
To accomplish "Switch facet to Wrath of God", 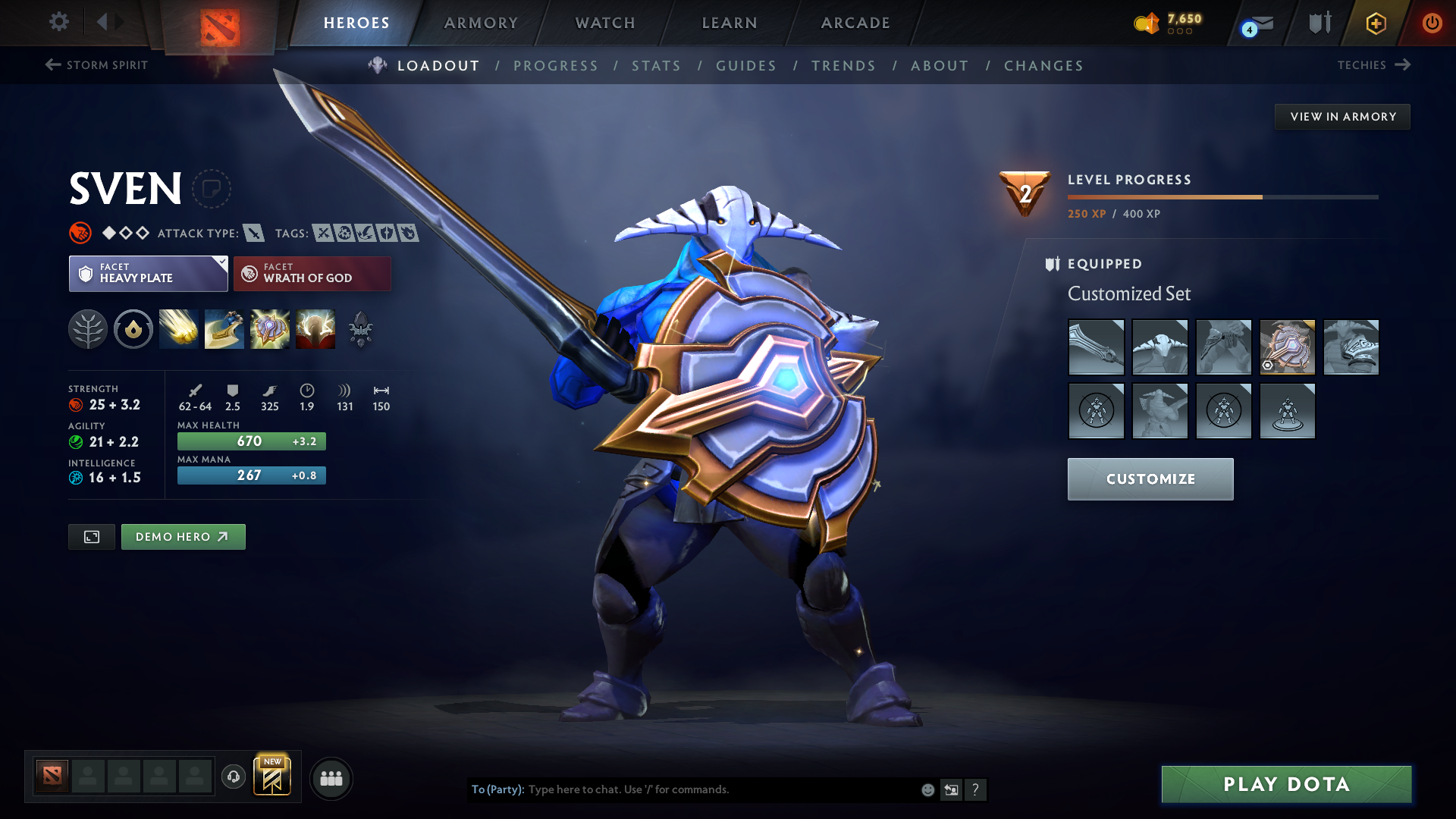I will tap(312, 273).
